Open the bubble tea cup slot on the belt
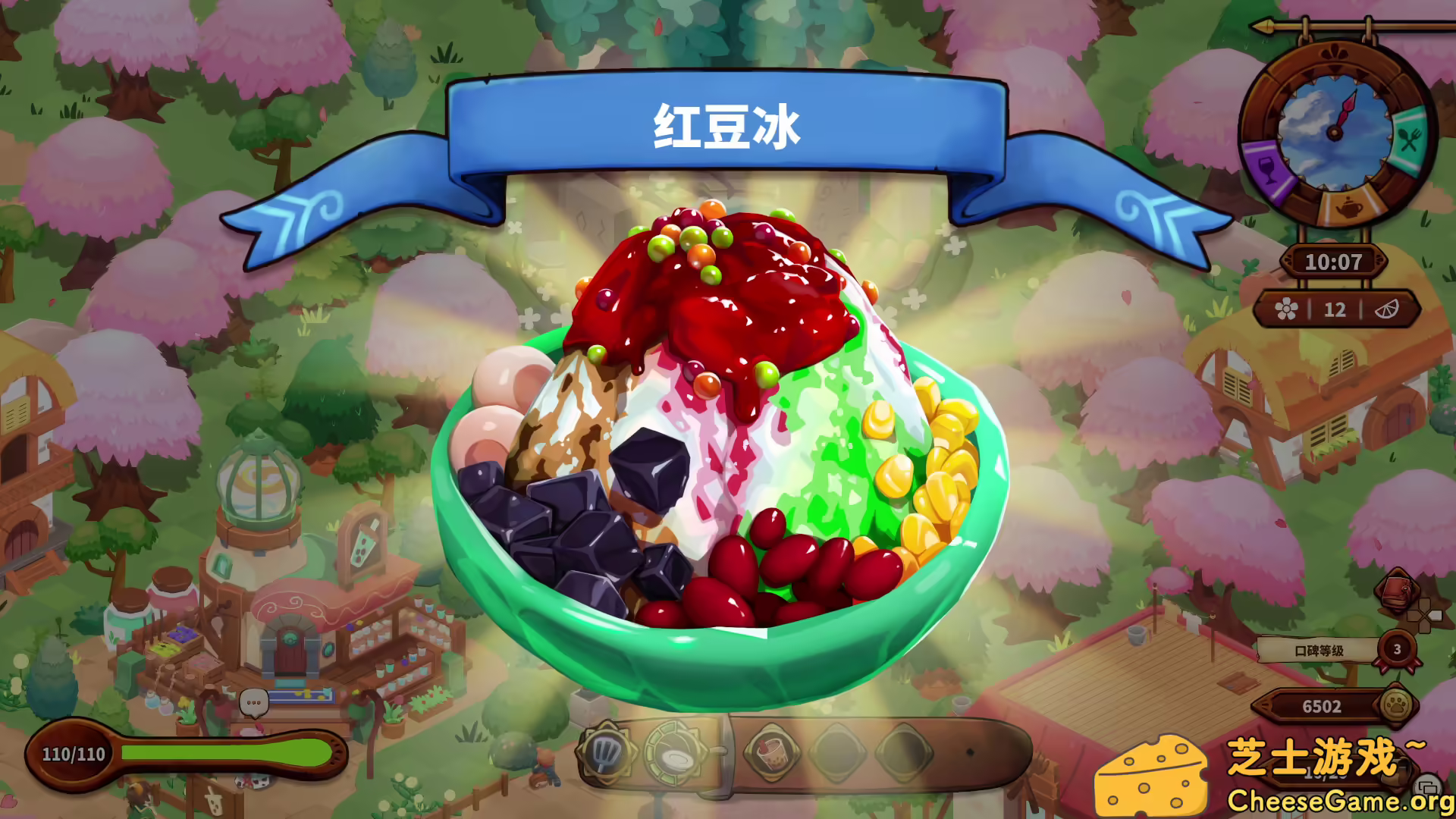The height and width of the screenshot is (819, 1456). pyautogui.click(x=772, y=754)
